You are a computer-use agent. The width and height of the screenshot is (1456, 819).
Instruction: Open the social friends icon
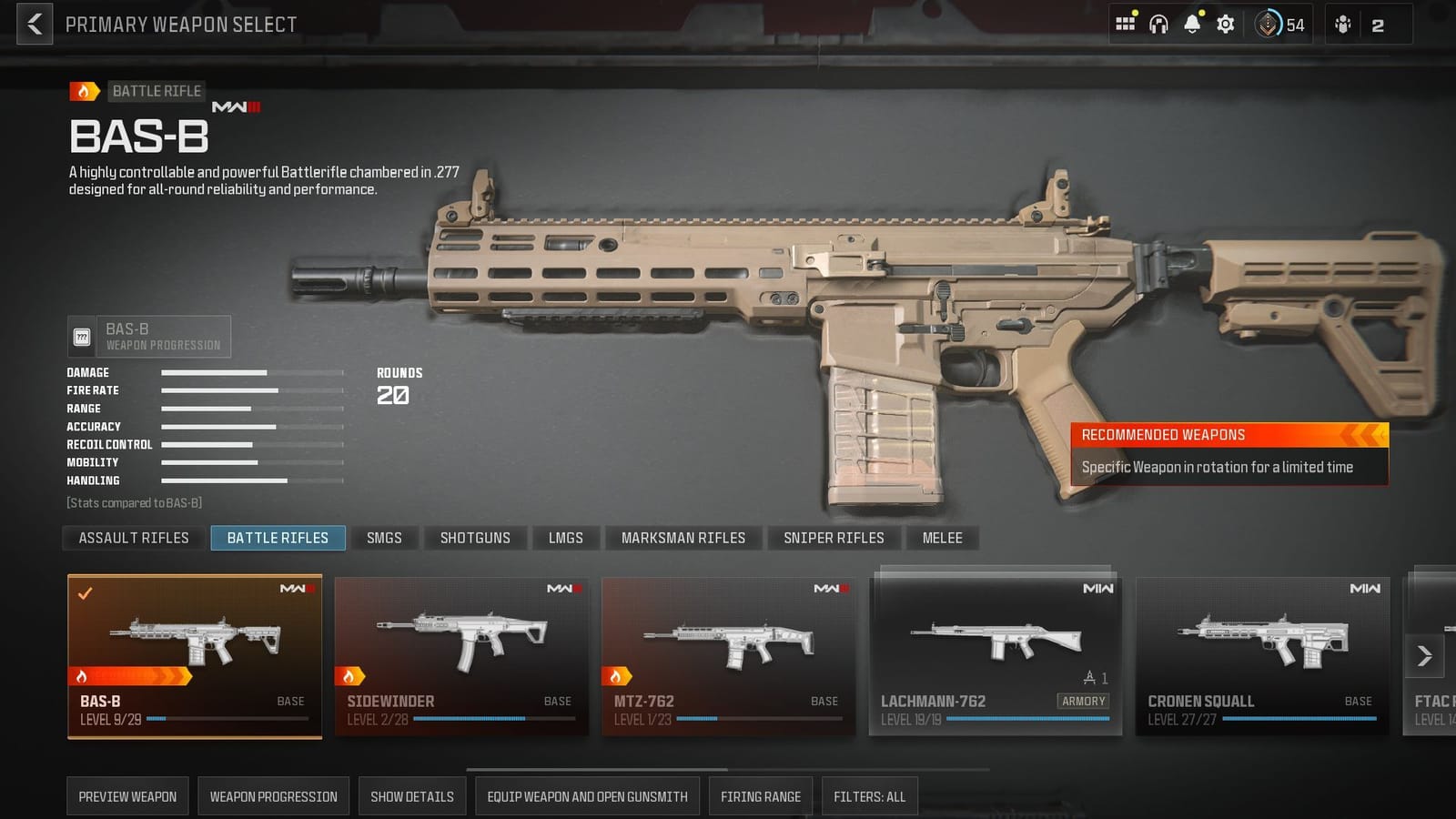[x=1342, y=25]
